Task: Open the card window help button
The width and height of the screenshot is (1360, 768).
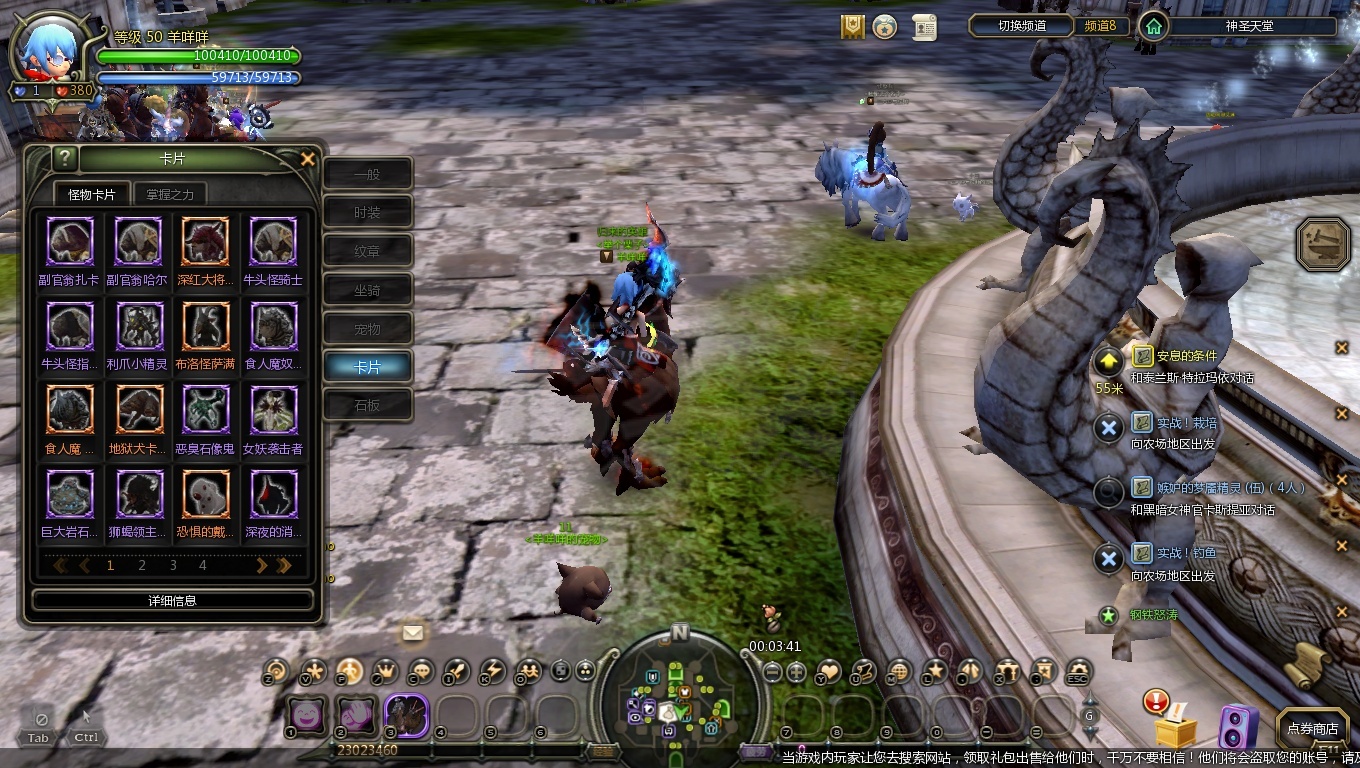Action: pos(64,158)
